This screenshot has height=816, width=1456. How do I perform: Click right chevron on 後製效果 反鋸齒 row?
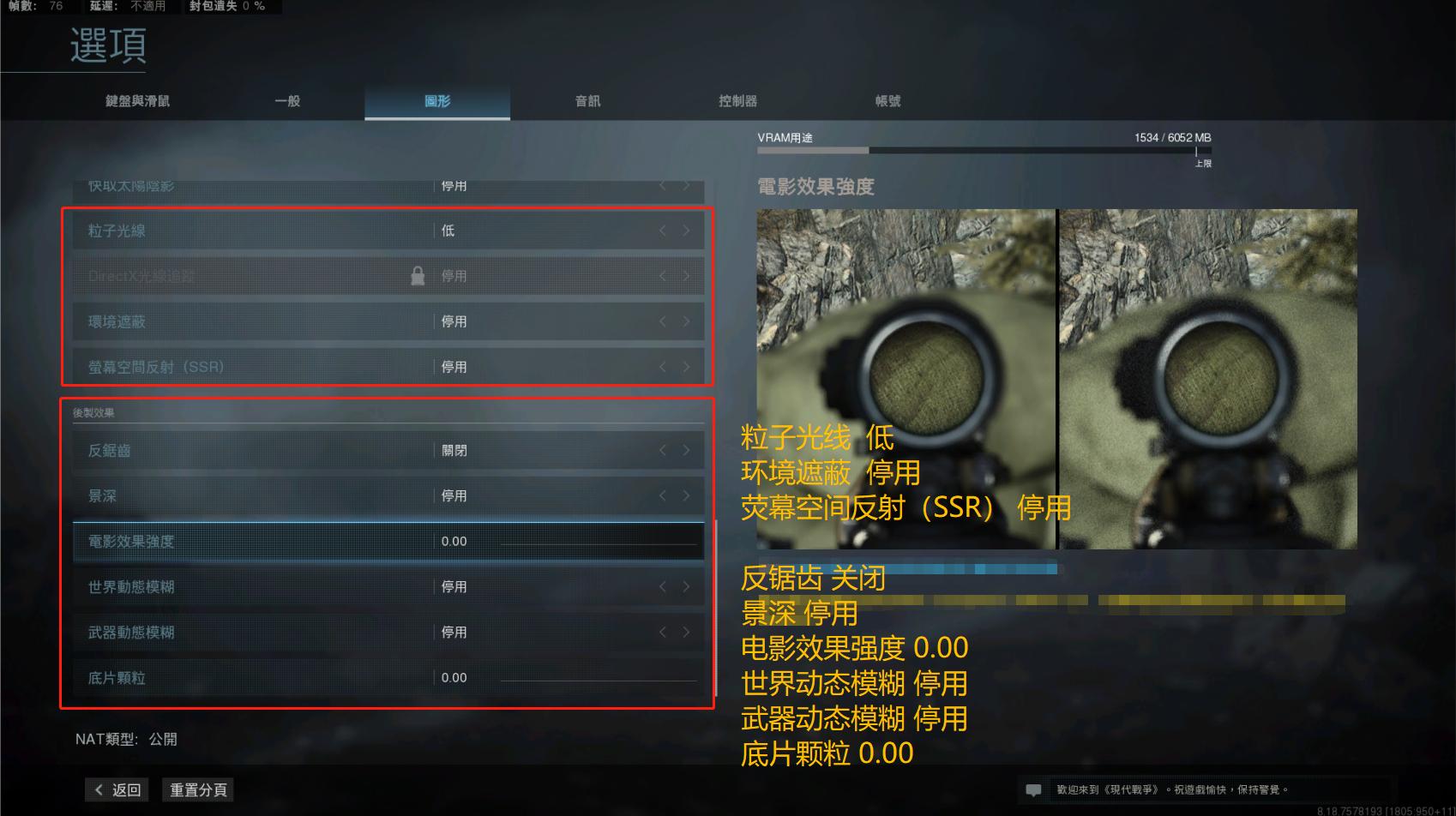pyautogui.click(x=685, y=449)
